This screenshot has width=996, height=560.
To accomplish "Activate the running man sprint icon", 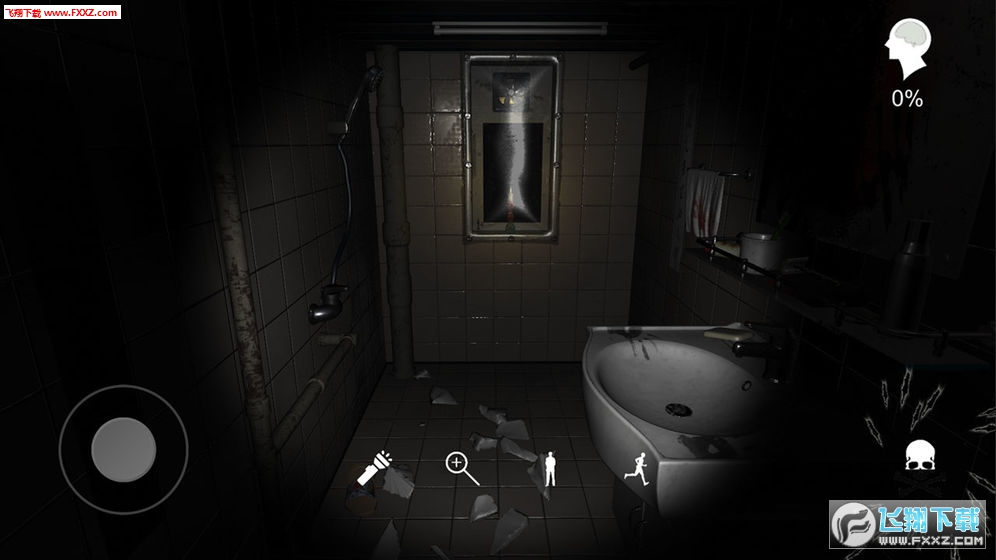I will pos(636,467).
